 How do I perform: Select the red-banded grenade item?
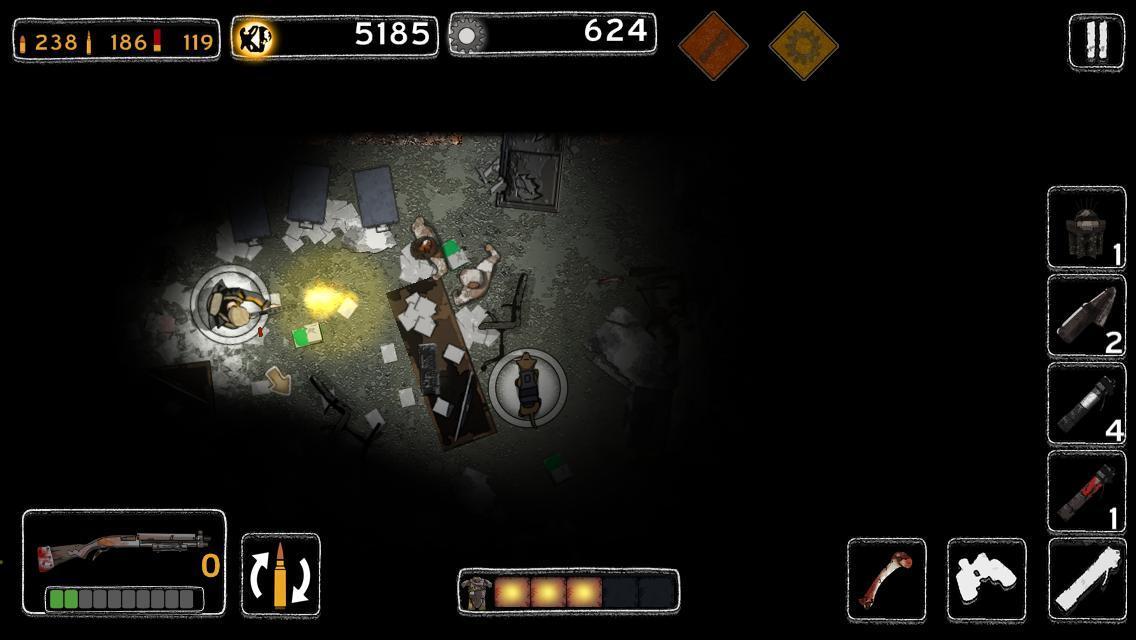pos(1086,491)
